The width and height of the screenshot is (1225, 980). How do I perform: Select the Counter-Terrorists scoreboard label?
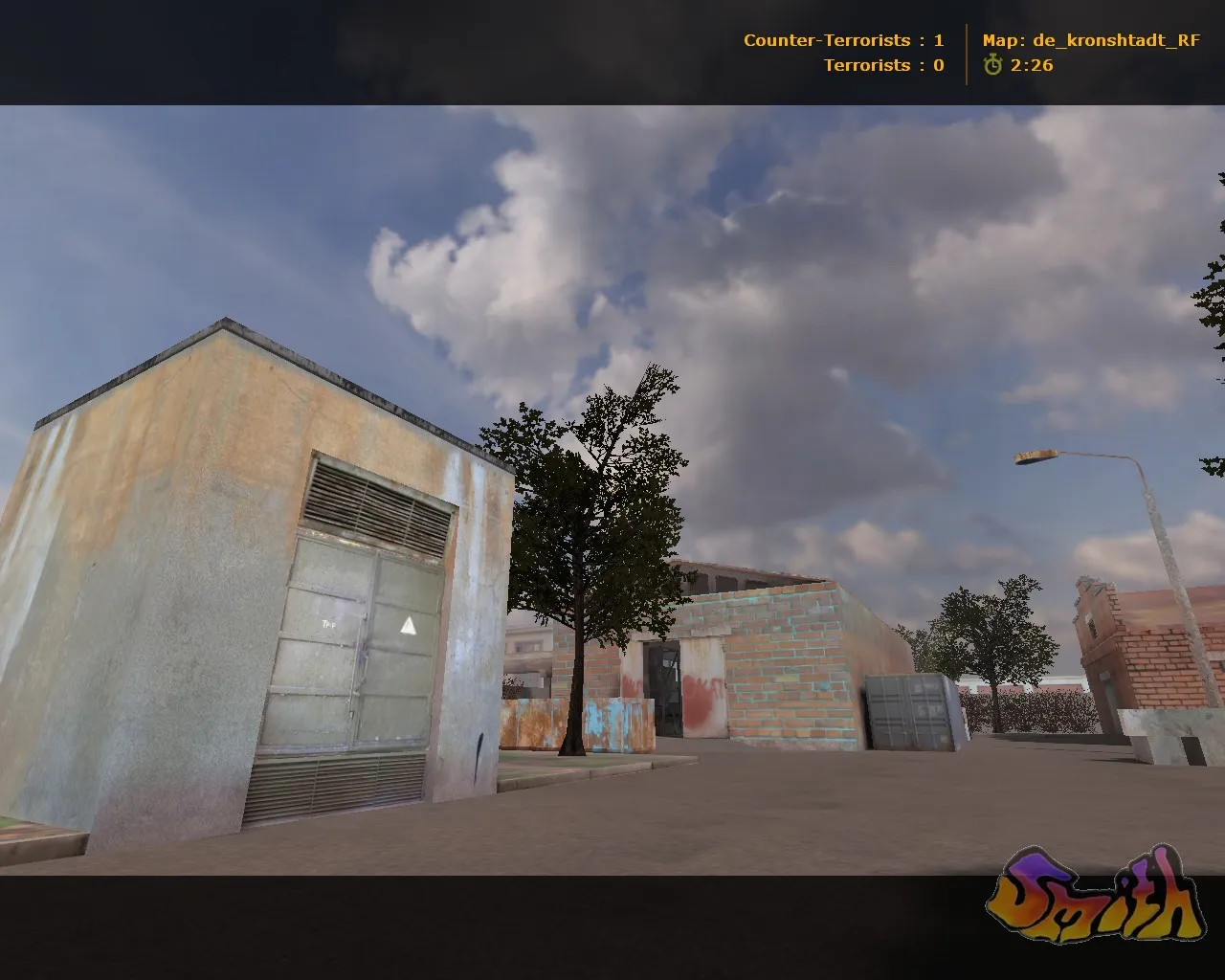click(x=827, y=40)
